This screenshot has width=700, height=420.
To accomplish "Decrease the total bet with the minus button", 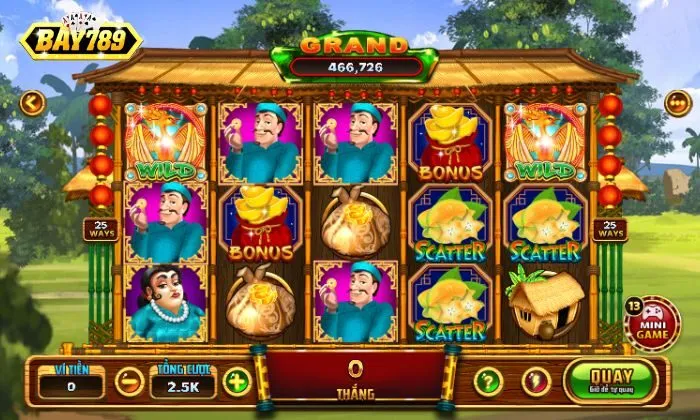I will tap(128, 381).
